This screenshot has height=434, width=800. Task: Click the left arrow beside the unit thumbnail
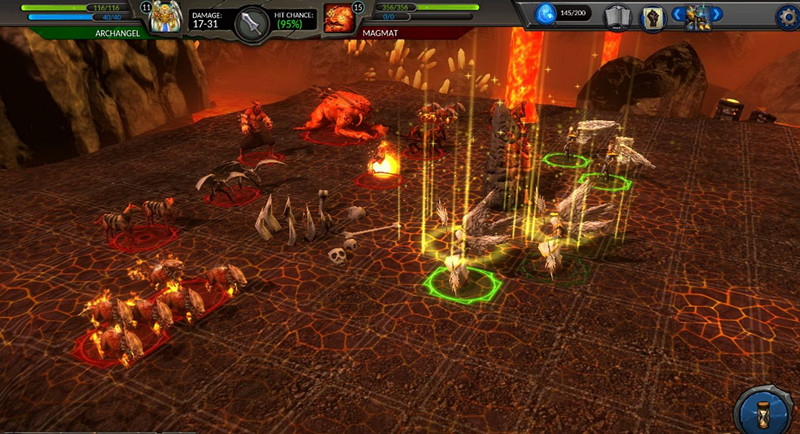(x=679, y=15)
